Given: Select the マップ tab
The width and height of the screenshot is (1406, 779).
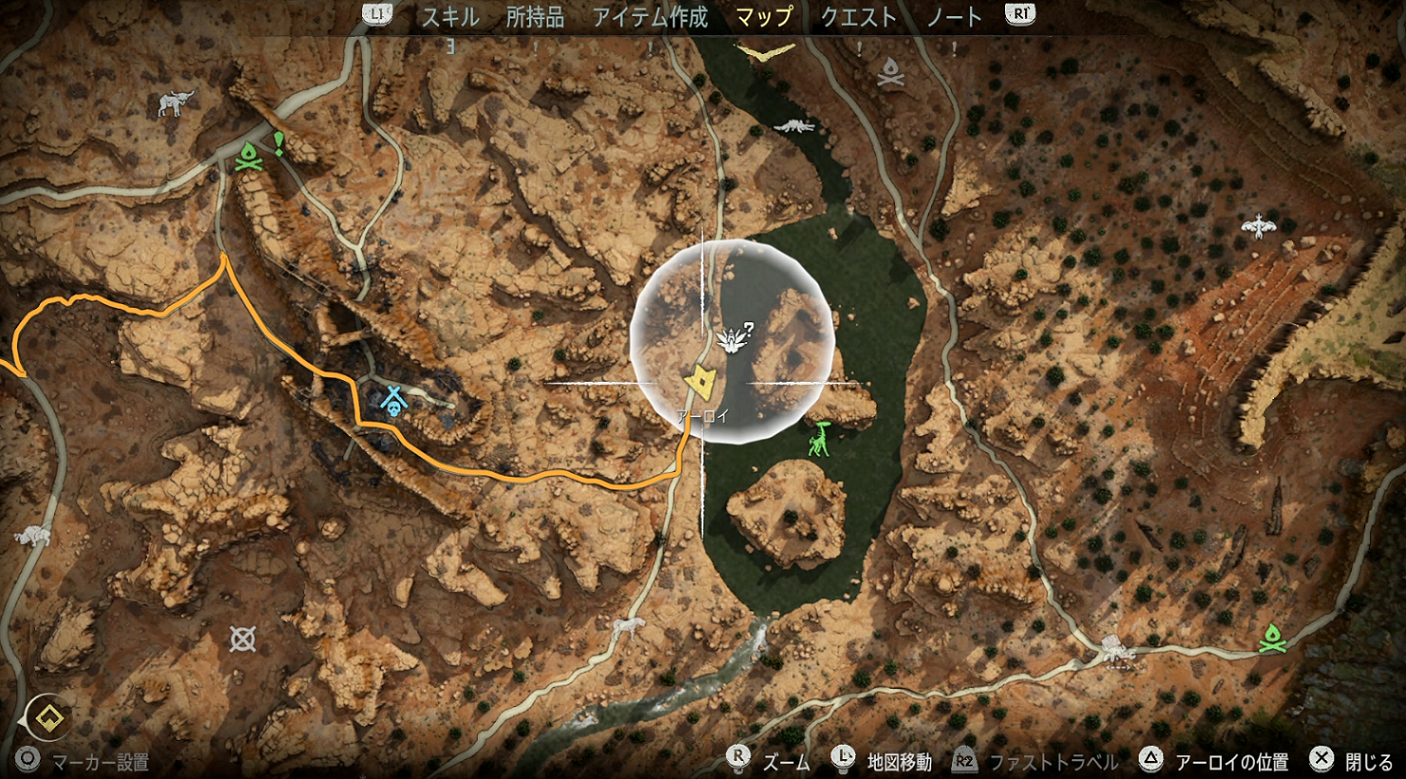Looking at the screenshot, I should (763, 17).
